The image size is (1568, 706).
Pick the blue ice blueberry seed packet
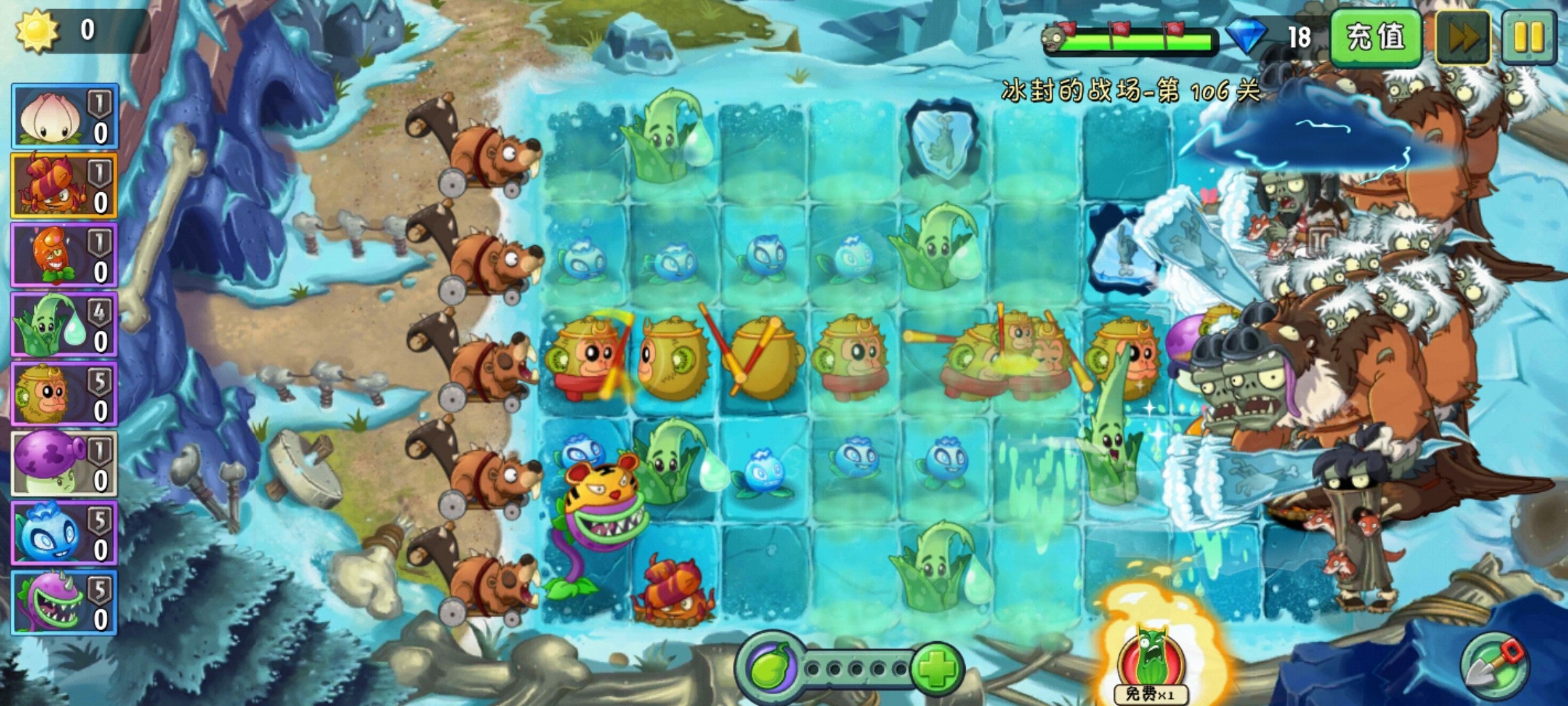pyautogui.click(x=63, y=533)
